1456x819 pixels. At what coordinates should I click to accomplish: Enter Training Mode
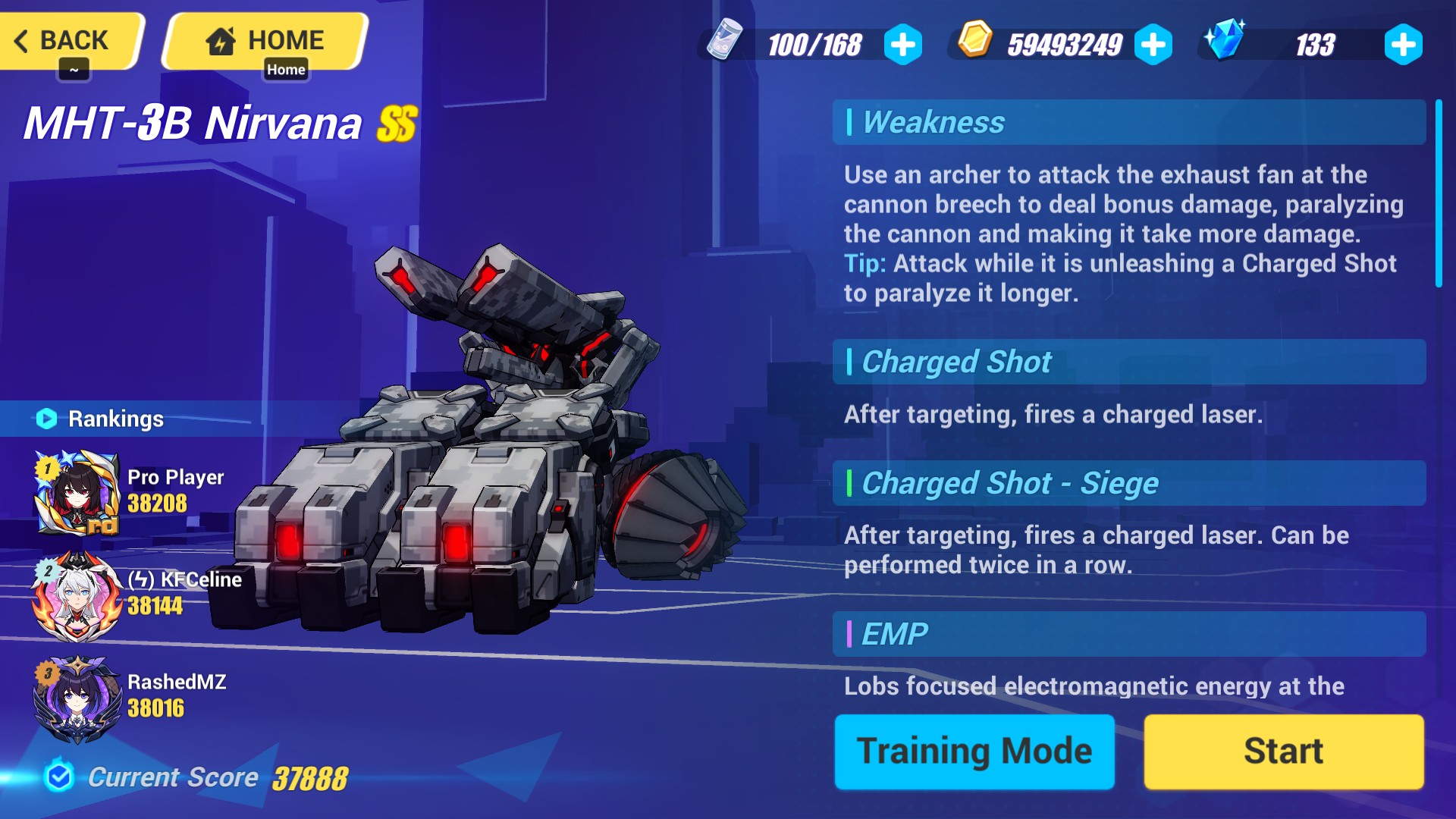tap(973, 752)
